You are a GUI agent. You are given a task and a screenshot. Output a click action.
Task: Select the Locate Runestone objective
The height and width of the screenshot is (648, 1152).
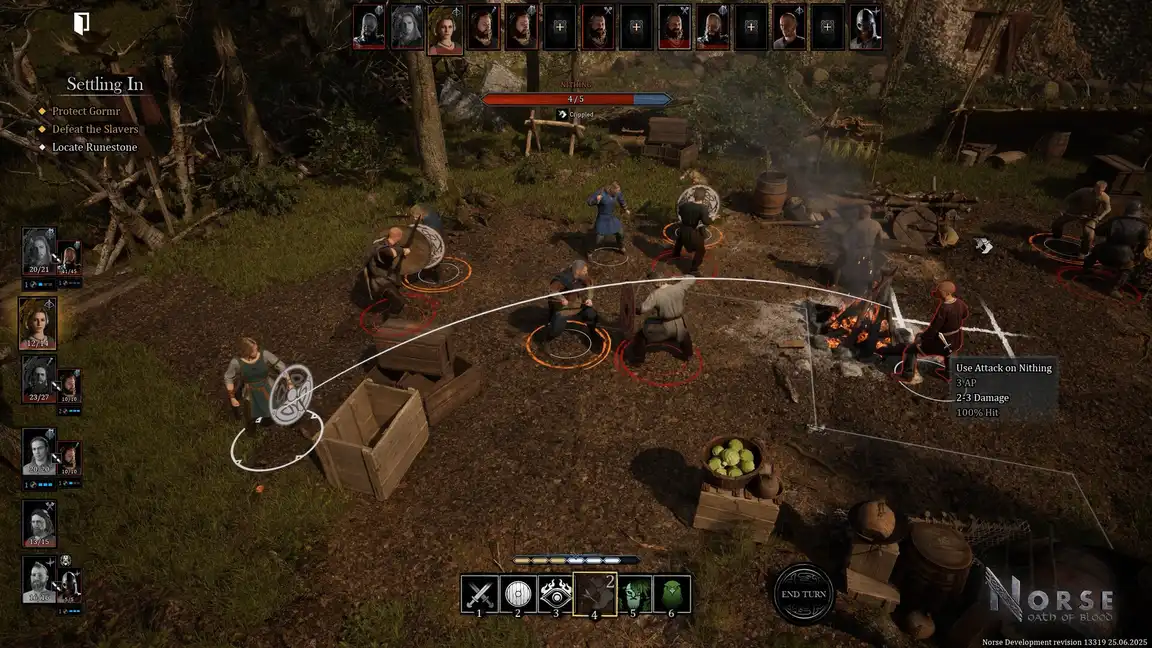coord(95,147)
